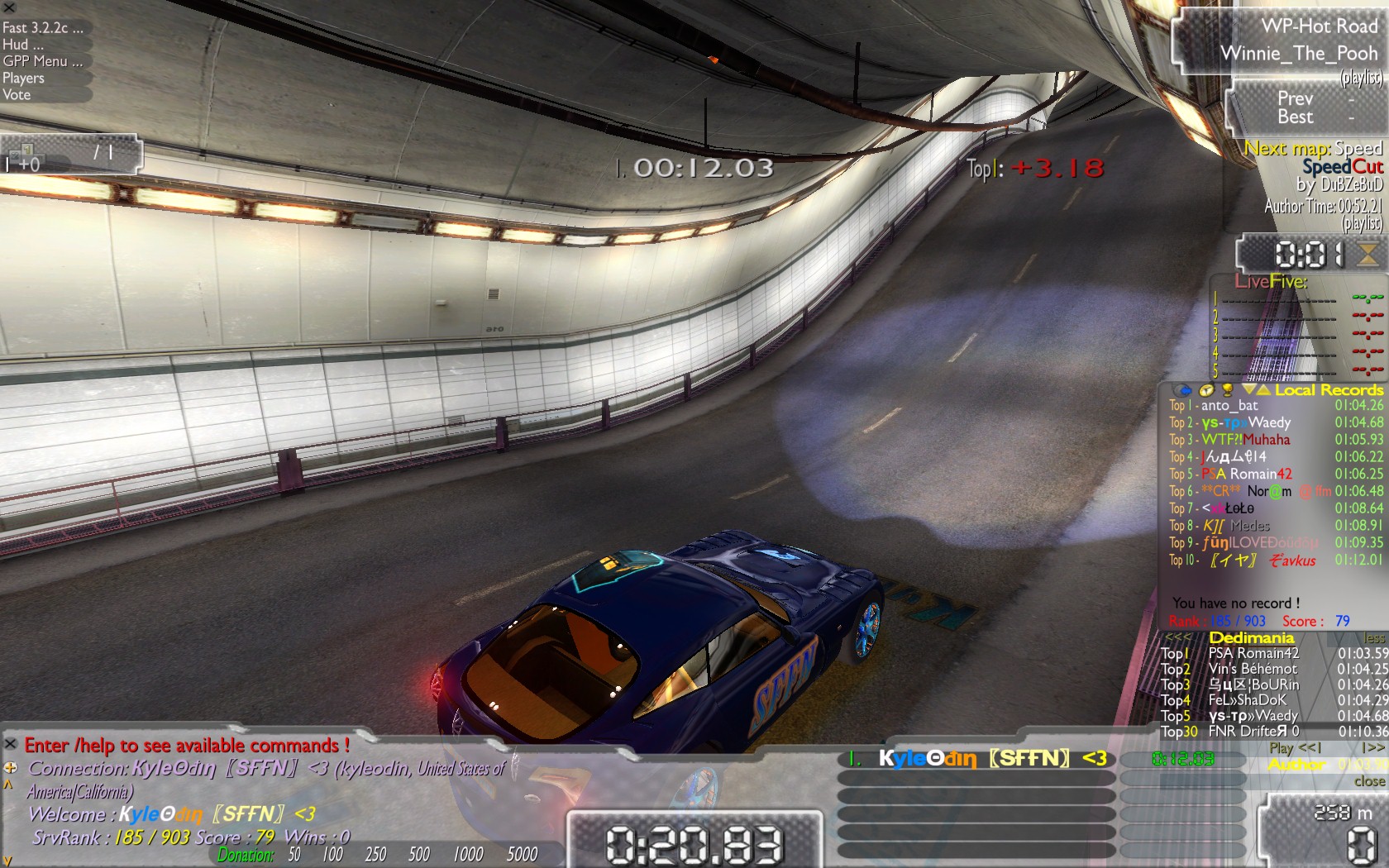1389x868 pixels.
Task: Click the yellow plus icon beside chat
Action: tap(11, 767)
